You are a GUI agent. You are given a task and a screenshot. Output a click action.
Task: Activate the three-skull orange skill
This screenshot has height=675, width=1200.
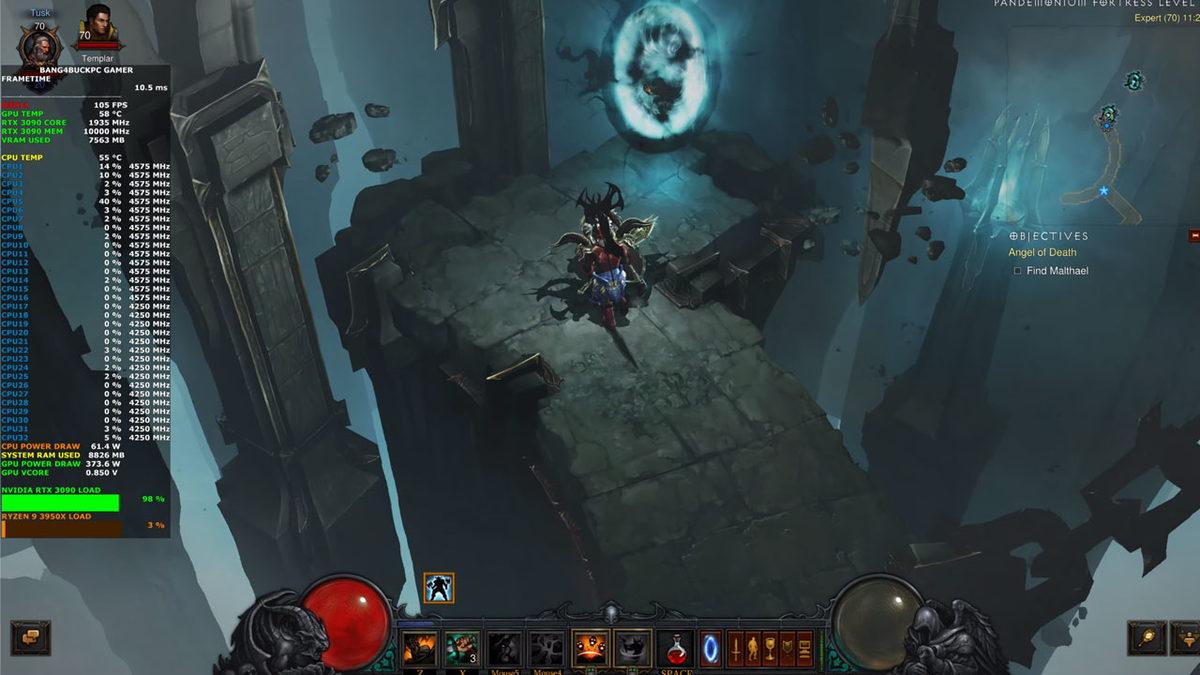pyautogui.click(x=590, y=649)
